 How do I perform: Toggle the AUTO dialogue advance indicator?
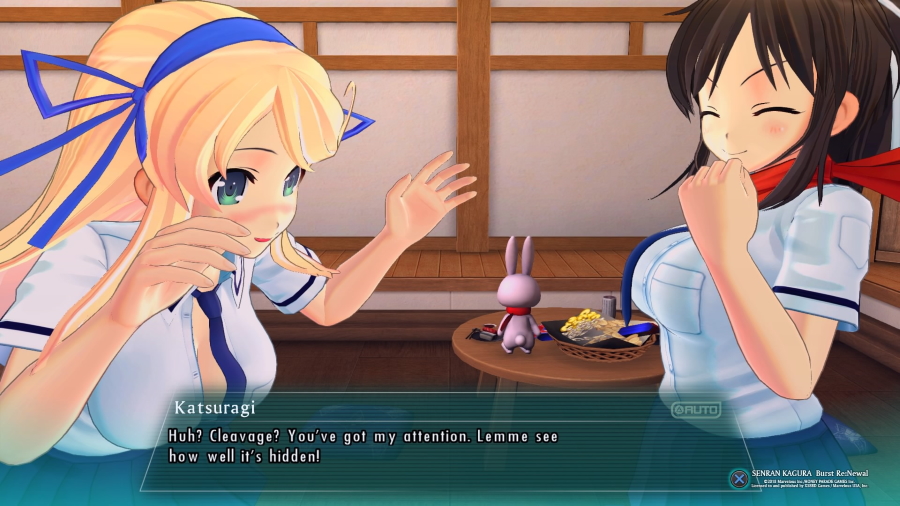tap(695, 409)
